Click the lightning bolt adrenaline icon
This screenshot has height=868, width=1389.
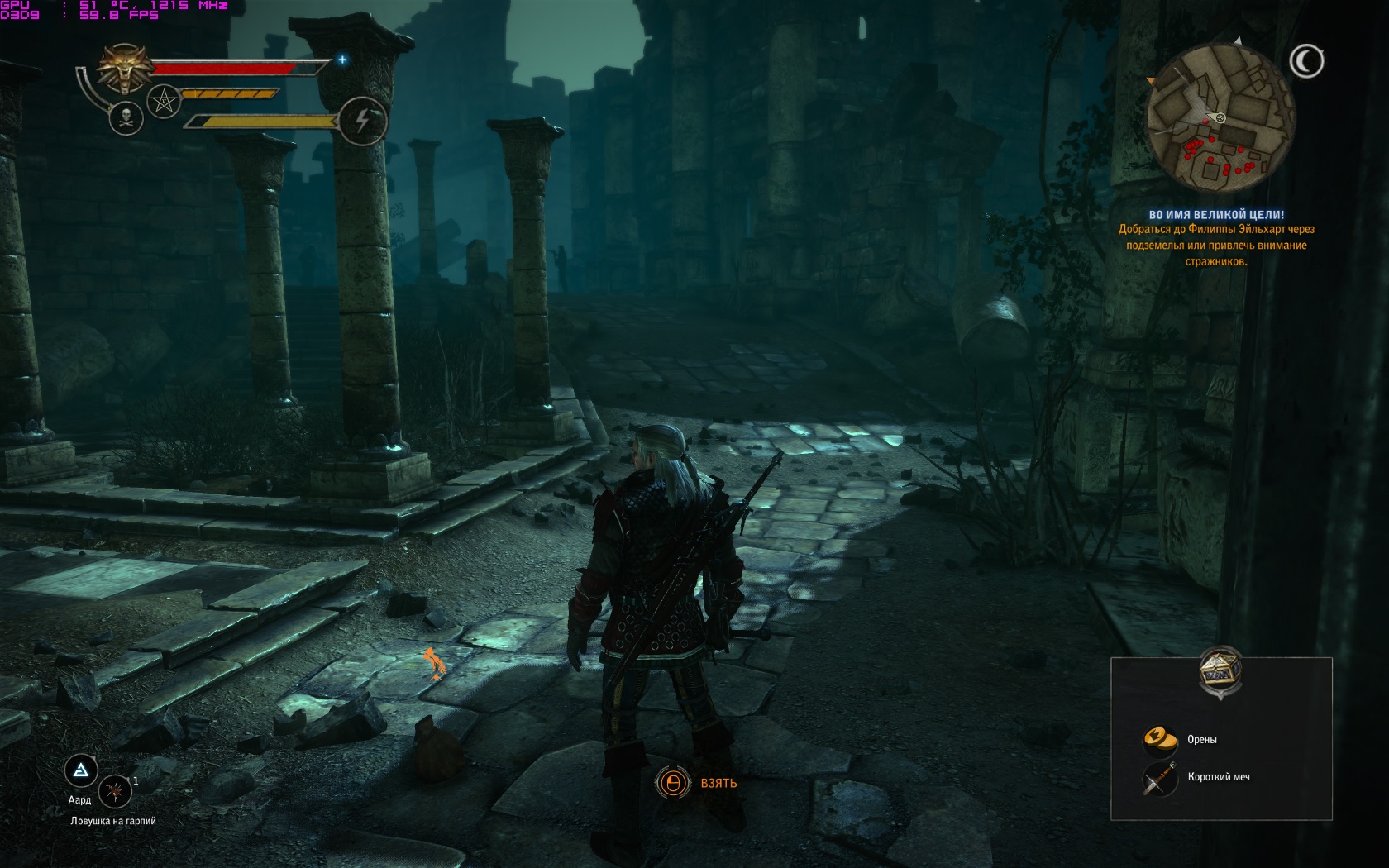coord(361,122)
